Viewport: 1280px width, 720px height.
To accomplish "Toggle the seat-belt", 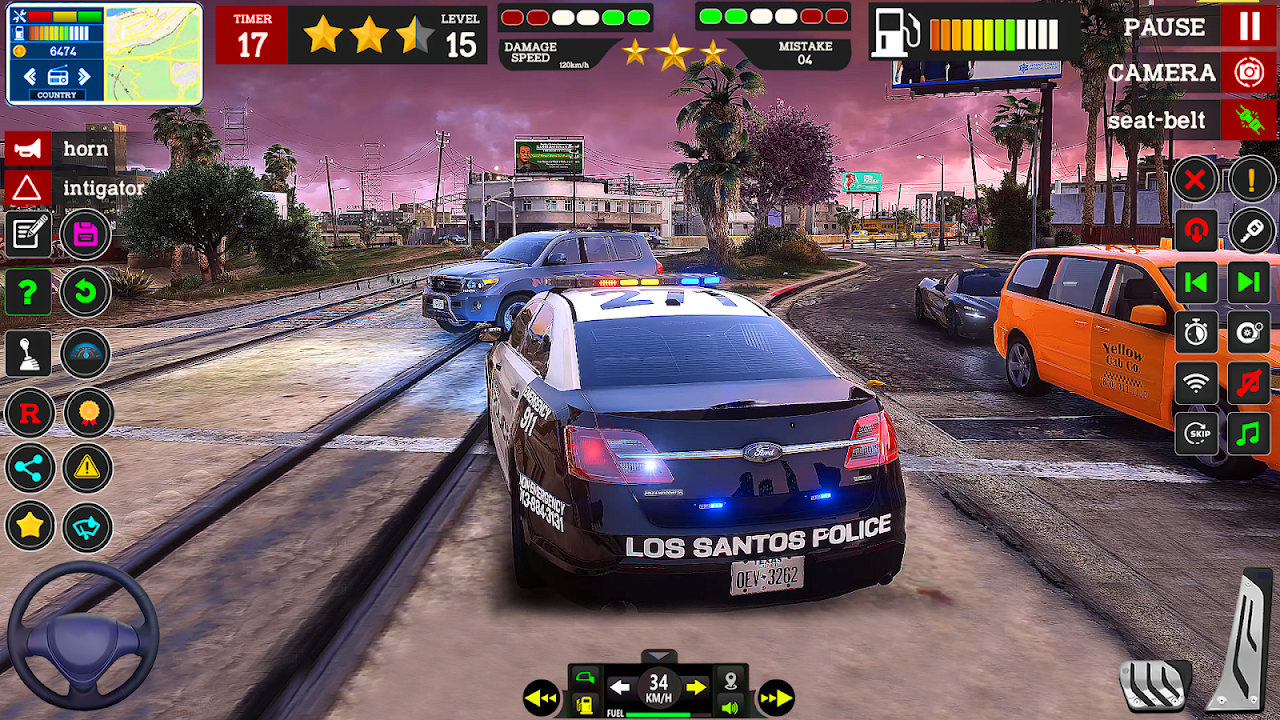I will (1249, 121).
